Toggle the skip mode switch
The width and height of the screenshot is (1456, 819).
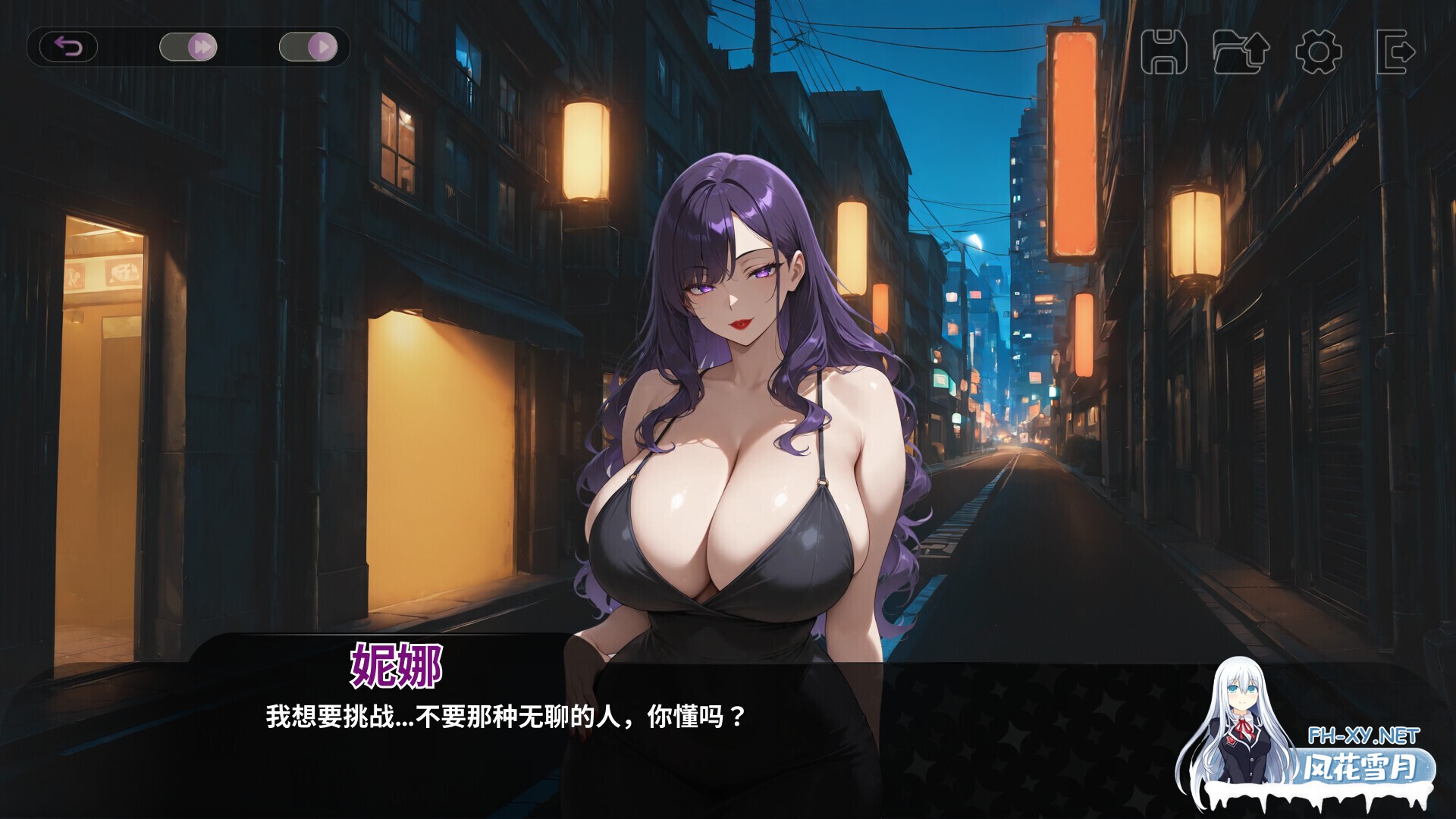186,46
